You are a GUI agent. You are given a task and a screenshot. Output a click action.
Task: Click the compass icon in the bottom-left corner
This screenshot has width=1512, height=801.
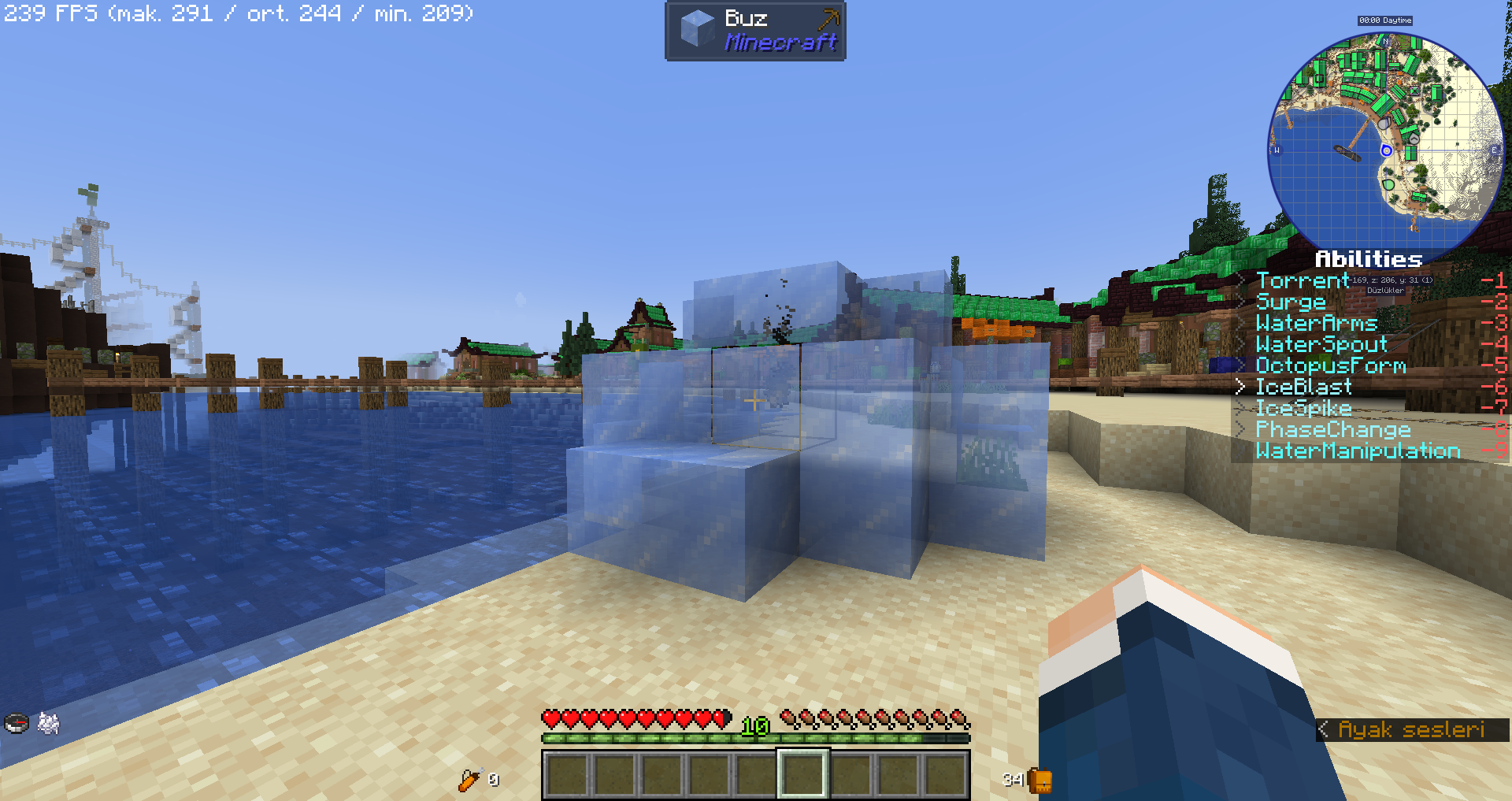pos(16,721)
